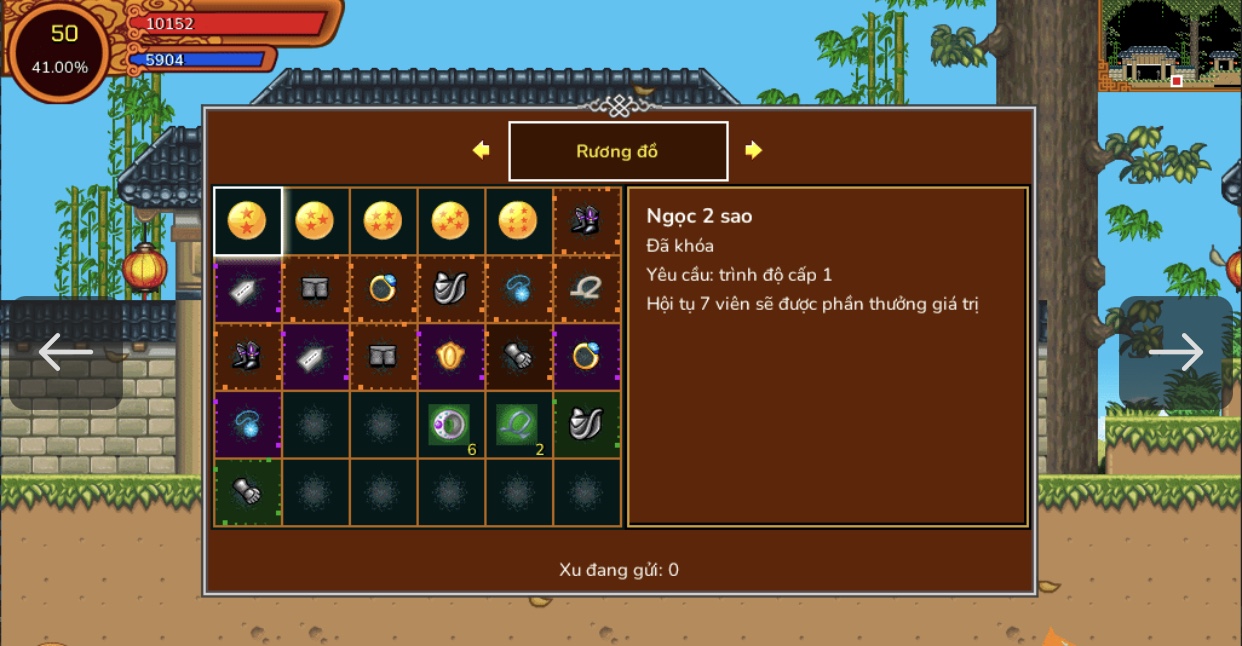
Task: Select the silver rope on orange background
Action: [586, 289]
